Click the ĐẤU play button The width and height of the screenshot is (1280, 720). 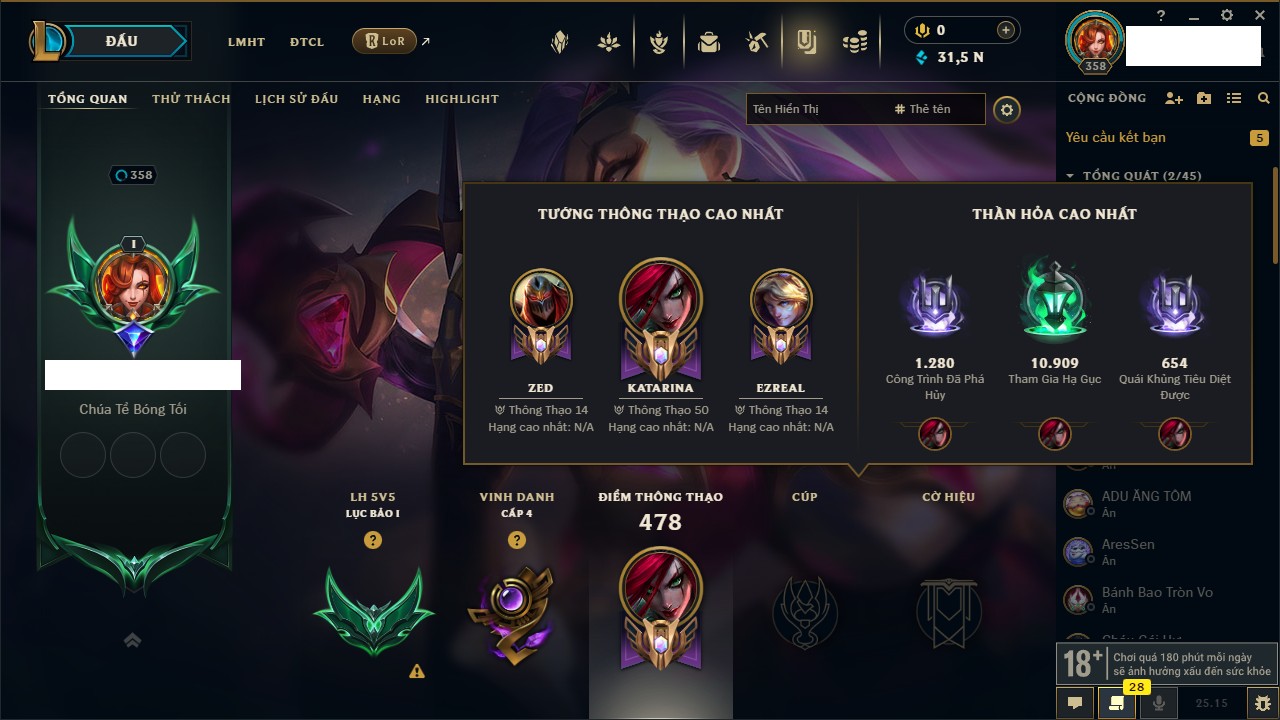(x=120, y=41)
